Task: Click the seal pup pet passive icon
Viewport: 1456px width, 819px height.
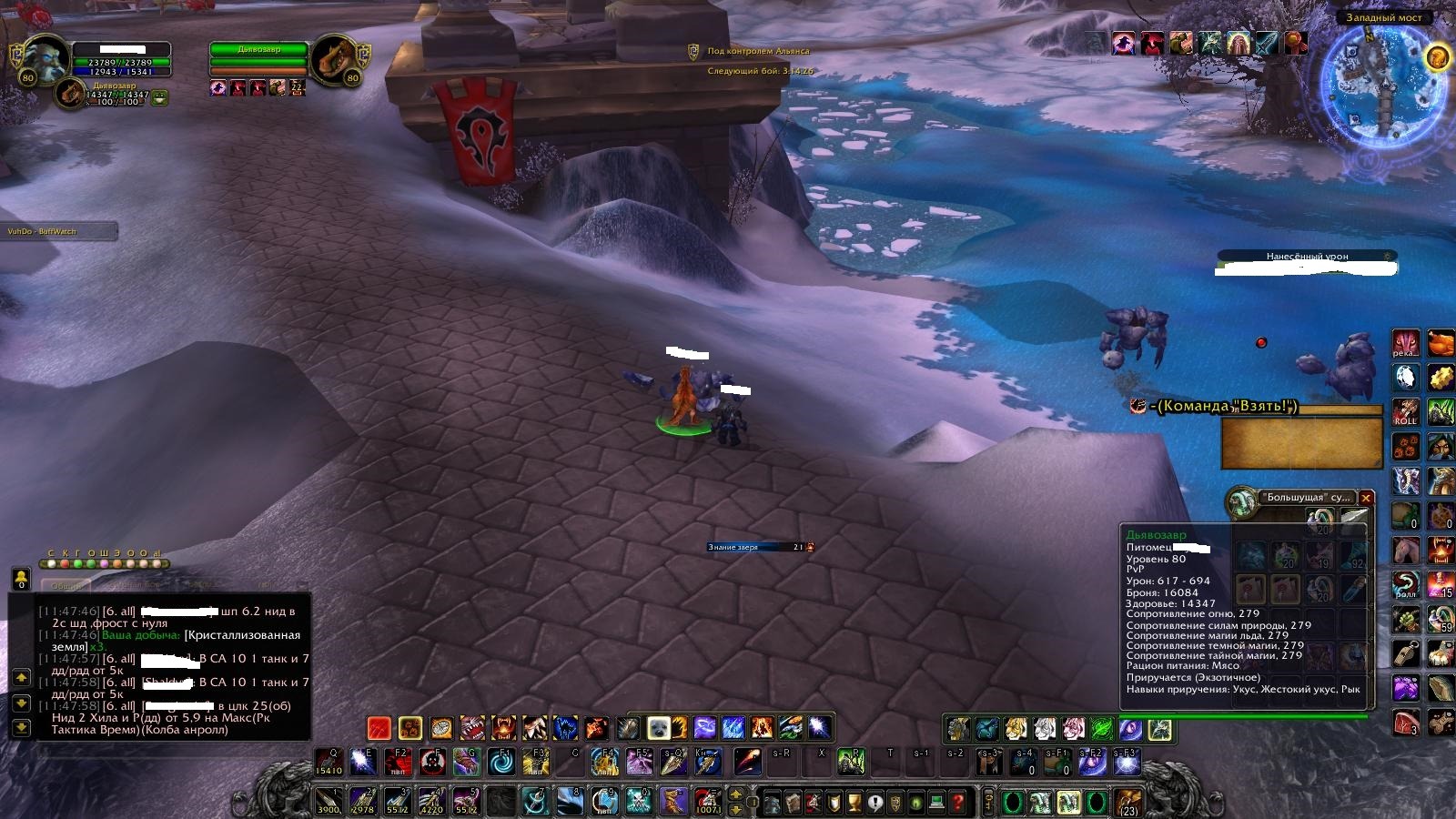Action: (658, 728)
